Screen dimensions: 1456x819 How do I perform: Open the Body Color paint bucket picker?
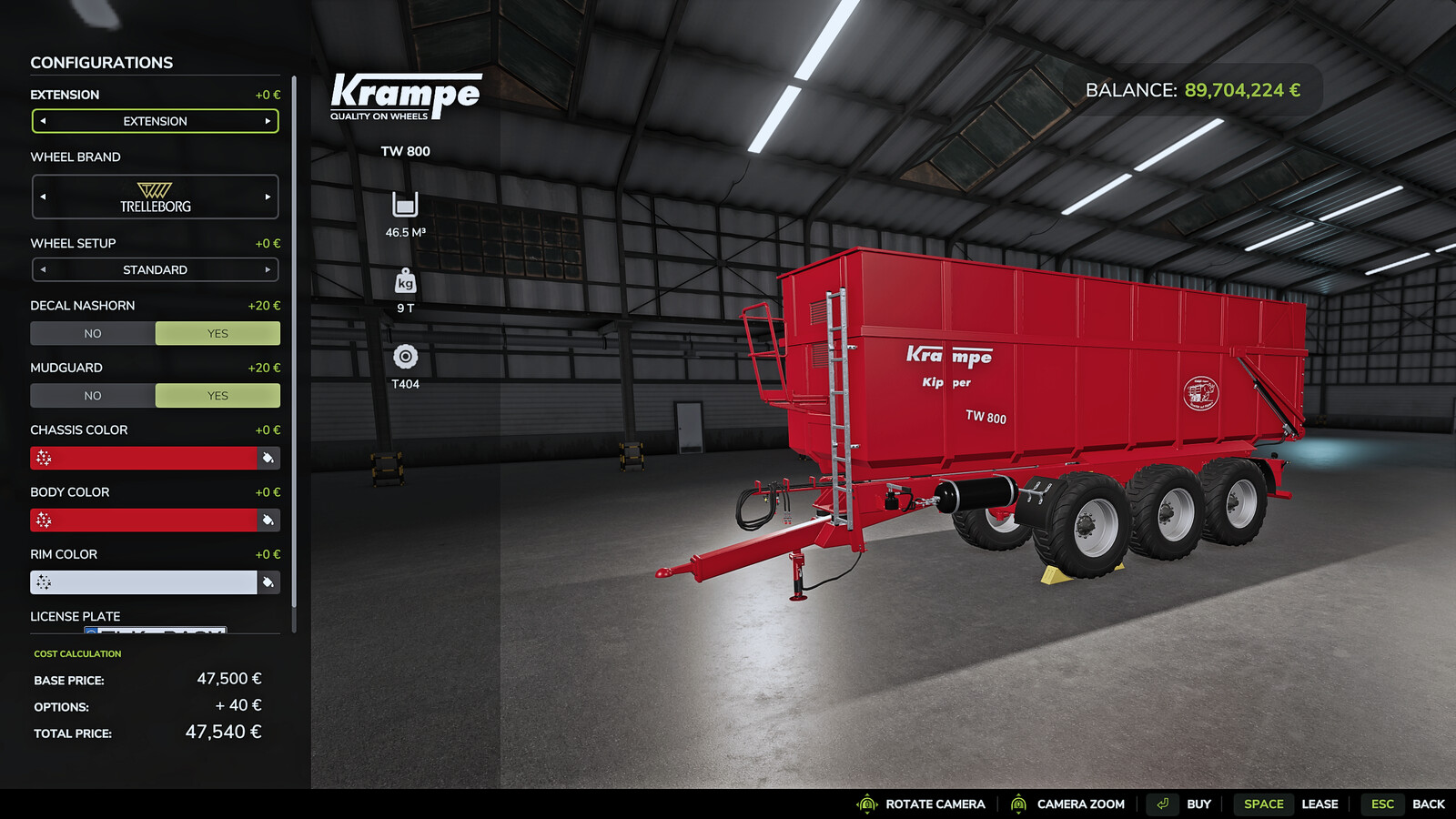coord(267,520)
